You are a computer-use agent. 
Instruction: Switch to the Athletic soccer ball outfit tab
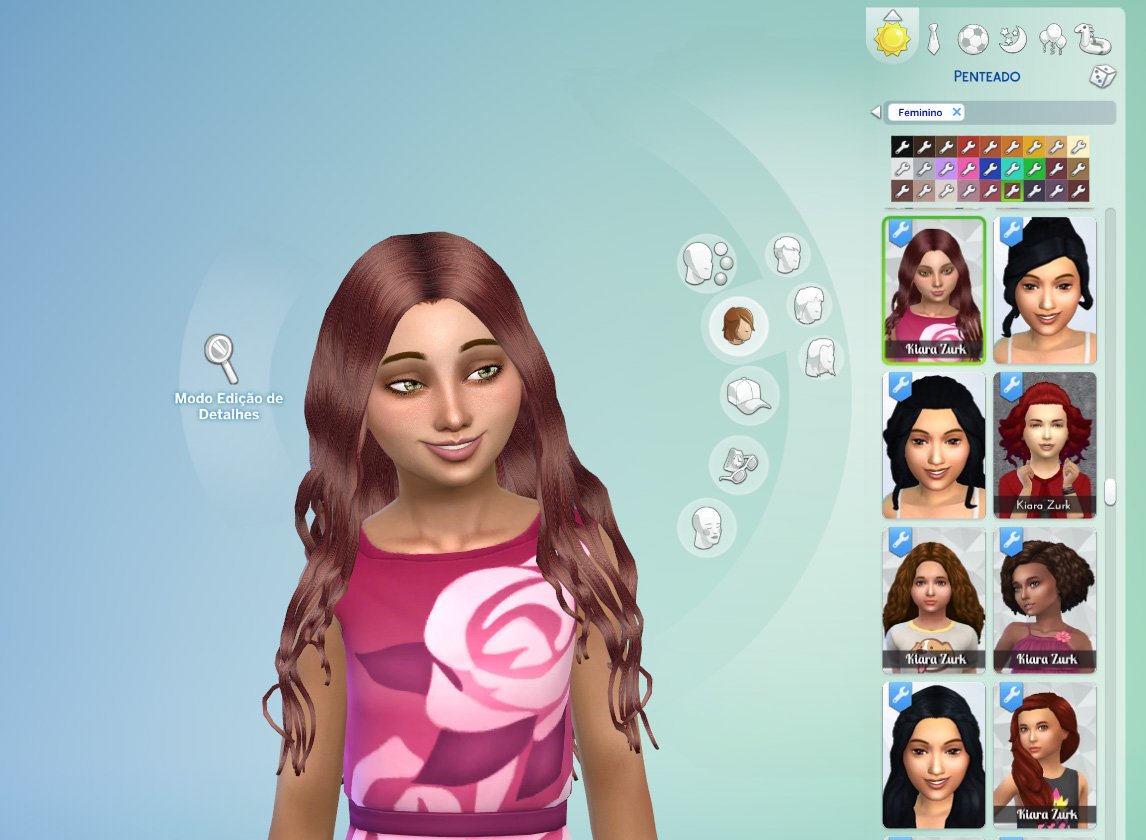(973, 39)
